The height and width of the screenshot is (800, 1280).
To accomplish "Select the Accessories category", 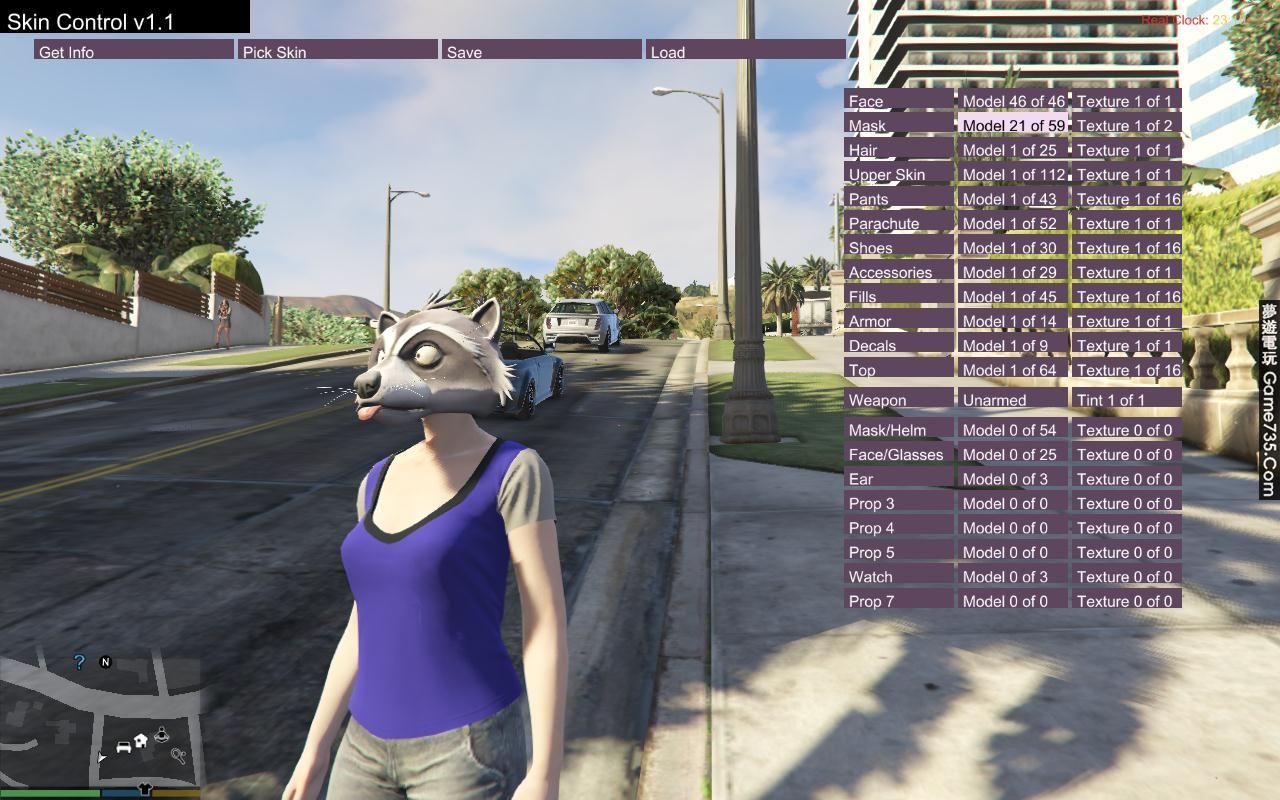I will [899, 272].
